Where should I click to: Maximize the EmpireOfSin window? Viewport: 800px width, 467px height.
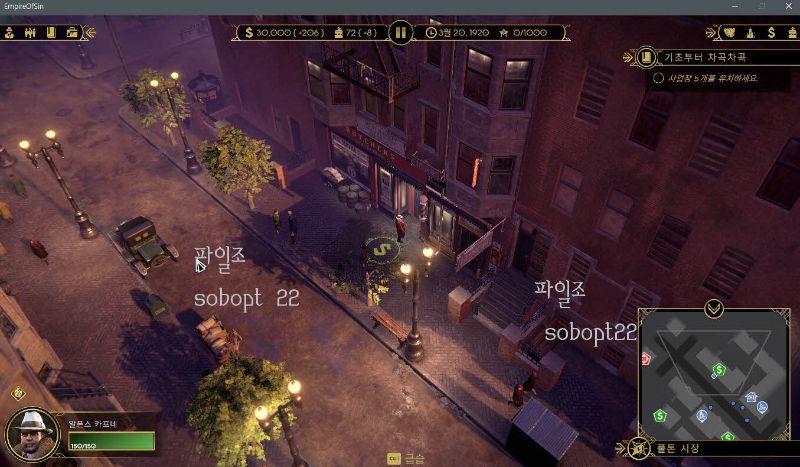(x=761, y=6)
